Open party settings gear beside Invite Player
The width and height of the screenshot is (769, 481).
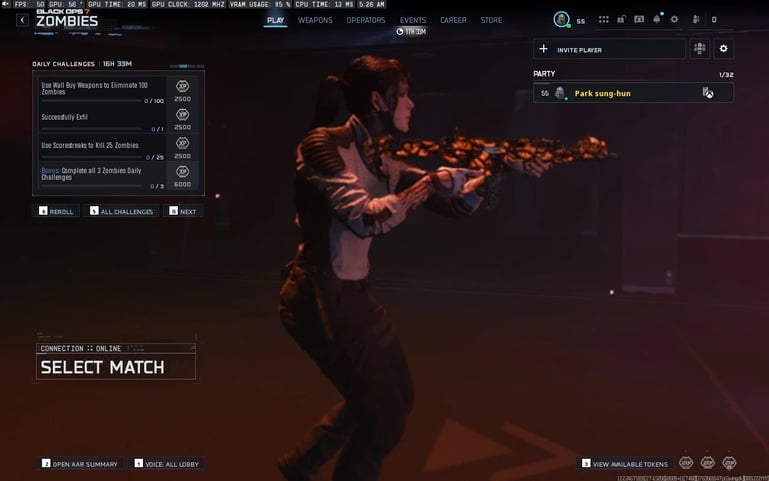click(724, 49)
